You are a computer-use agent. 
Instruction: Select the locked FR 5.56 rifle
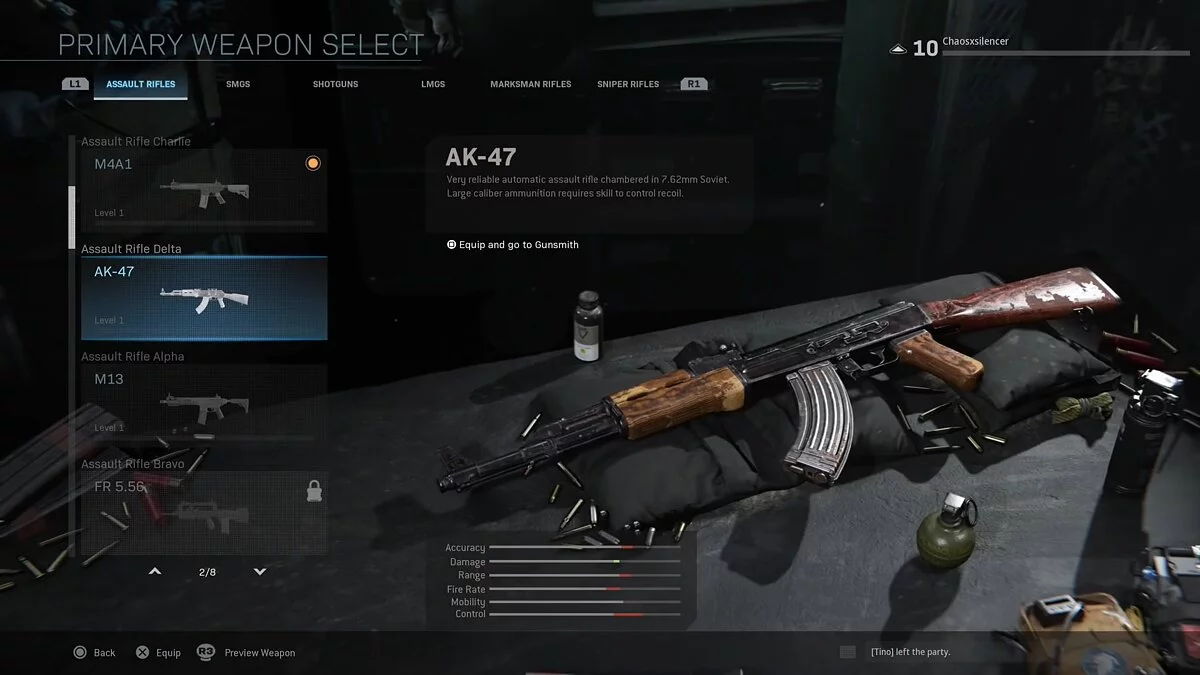click(x=204, y=512)
